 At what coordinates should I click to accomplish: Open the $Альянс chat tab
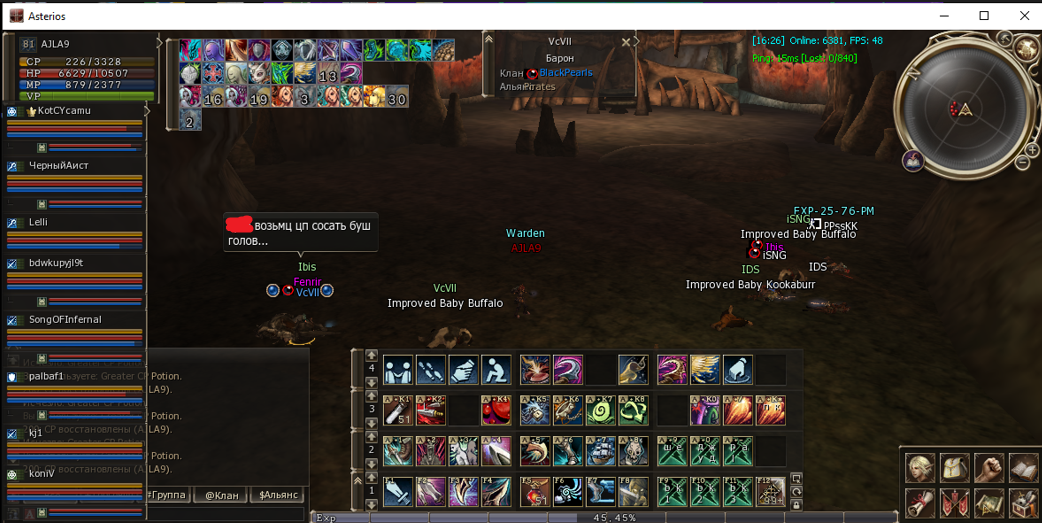[278, 495]
